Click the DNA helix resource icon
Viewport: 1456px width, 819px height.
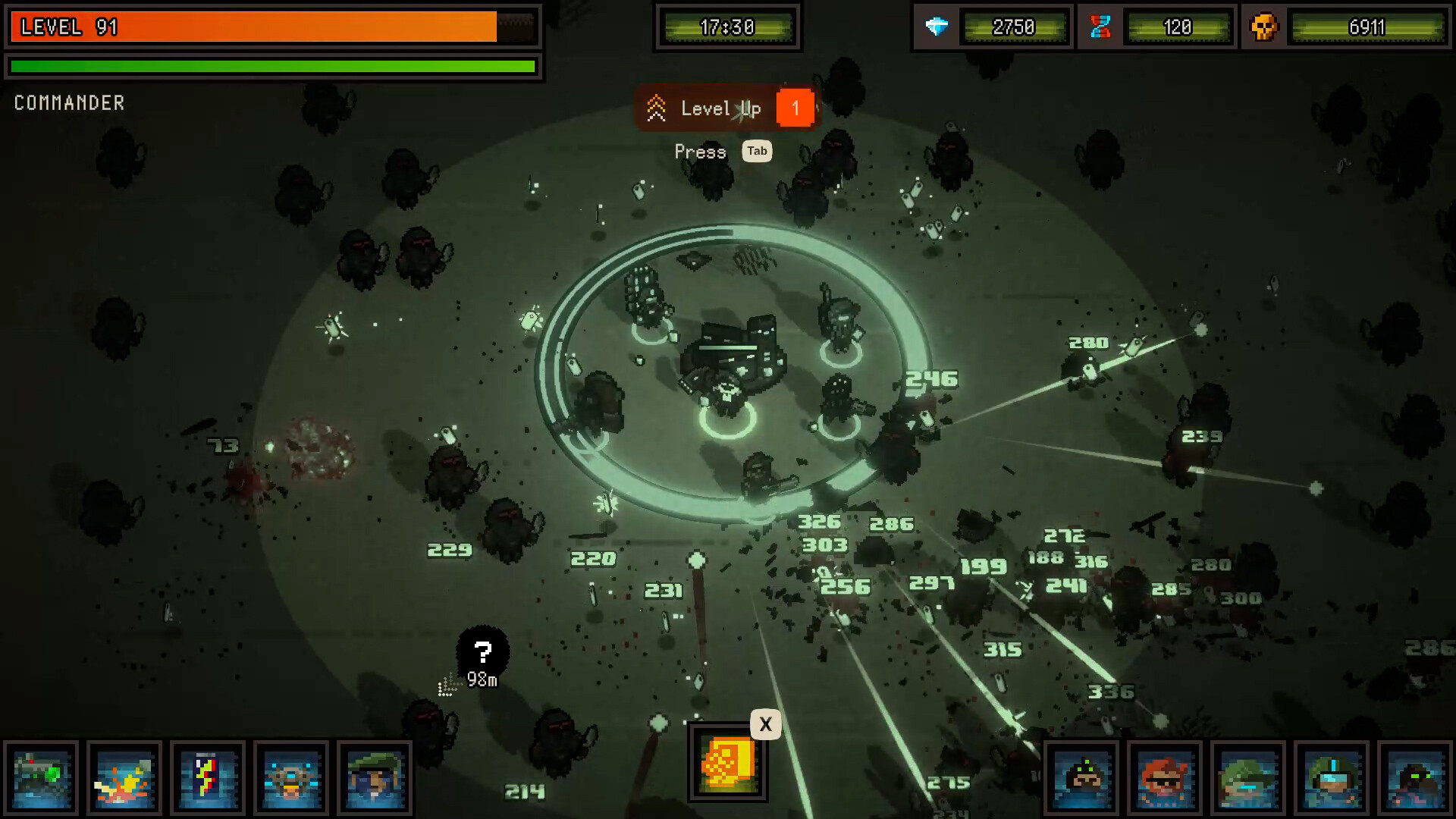click(1100, 27)
